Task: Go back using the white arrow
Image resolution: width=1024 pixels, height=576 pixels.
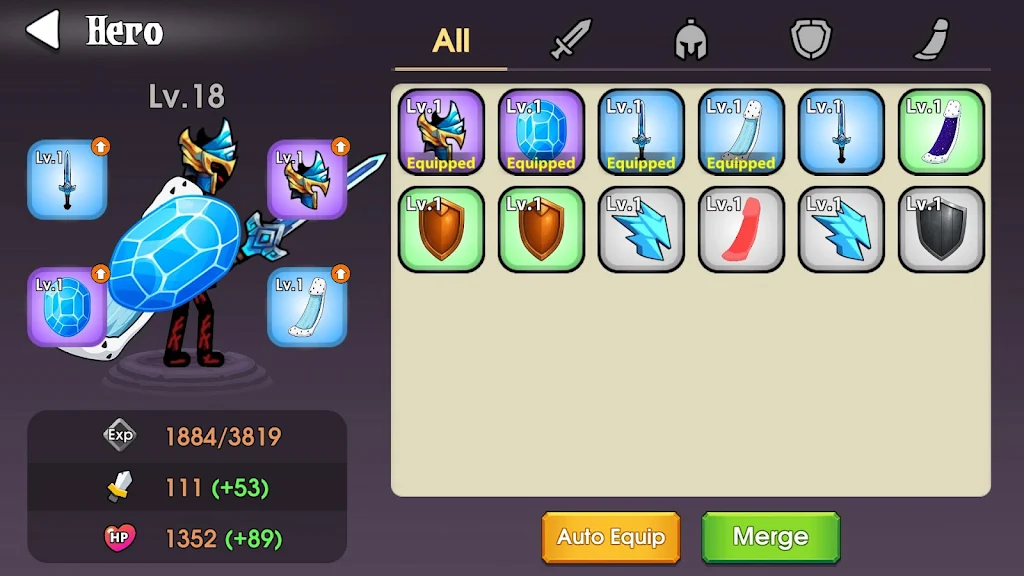Action: click(x=42, y=30)
